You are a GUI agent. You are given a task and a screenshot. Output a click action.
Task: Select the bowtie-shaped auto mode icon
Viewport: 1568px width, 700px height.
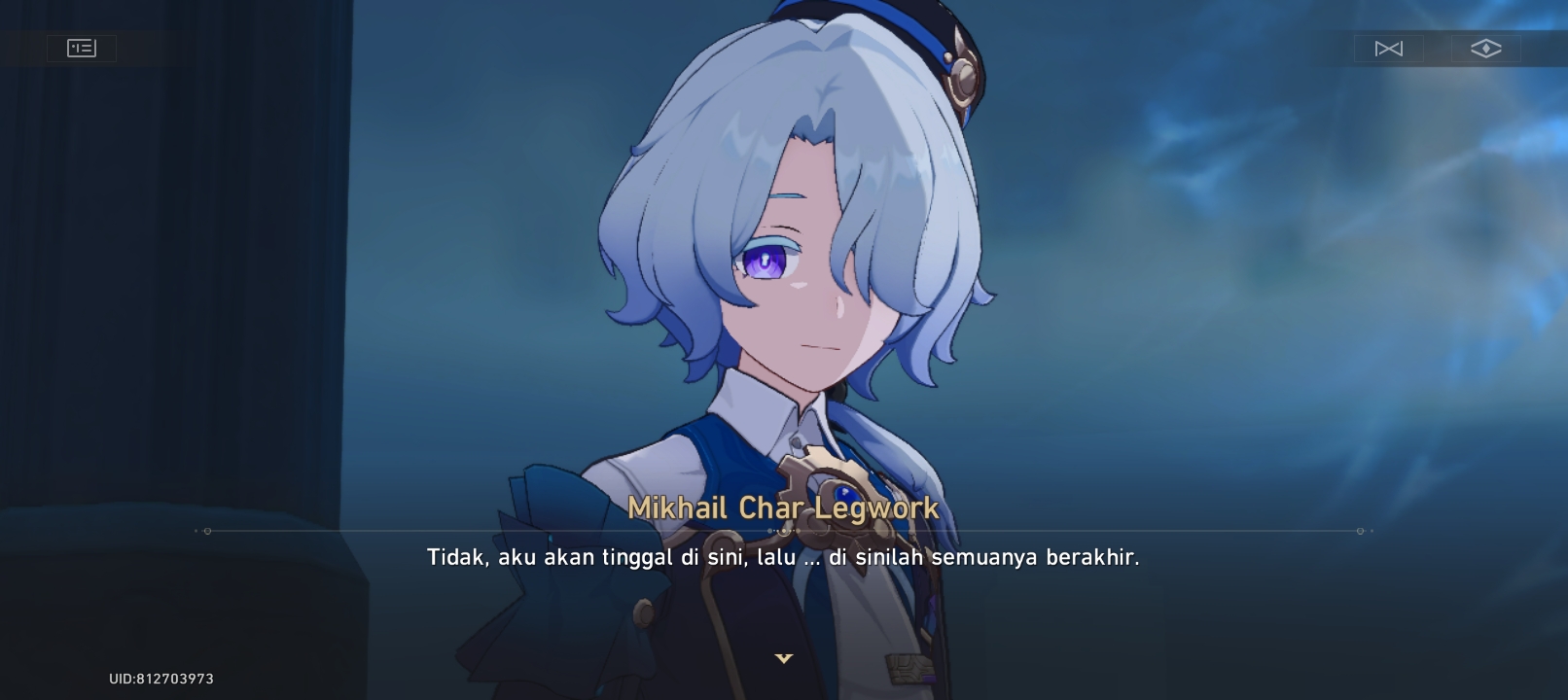(1389, 48)
